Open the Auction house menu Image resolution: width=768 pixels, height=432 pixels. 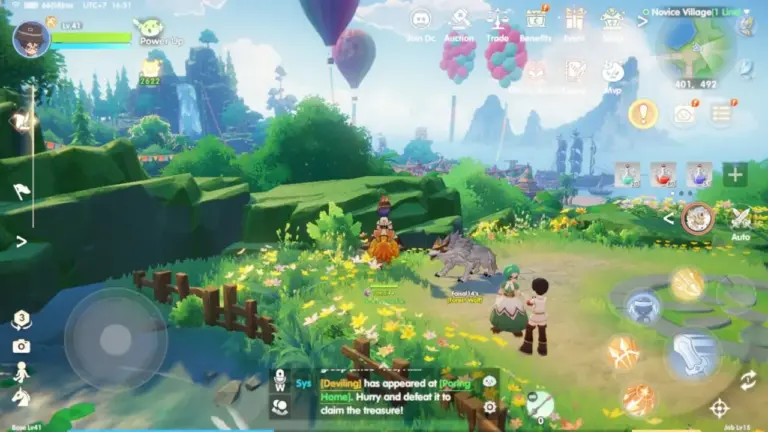[459, 21]
